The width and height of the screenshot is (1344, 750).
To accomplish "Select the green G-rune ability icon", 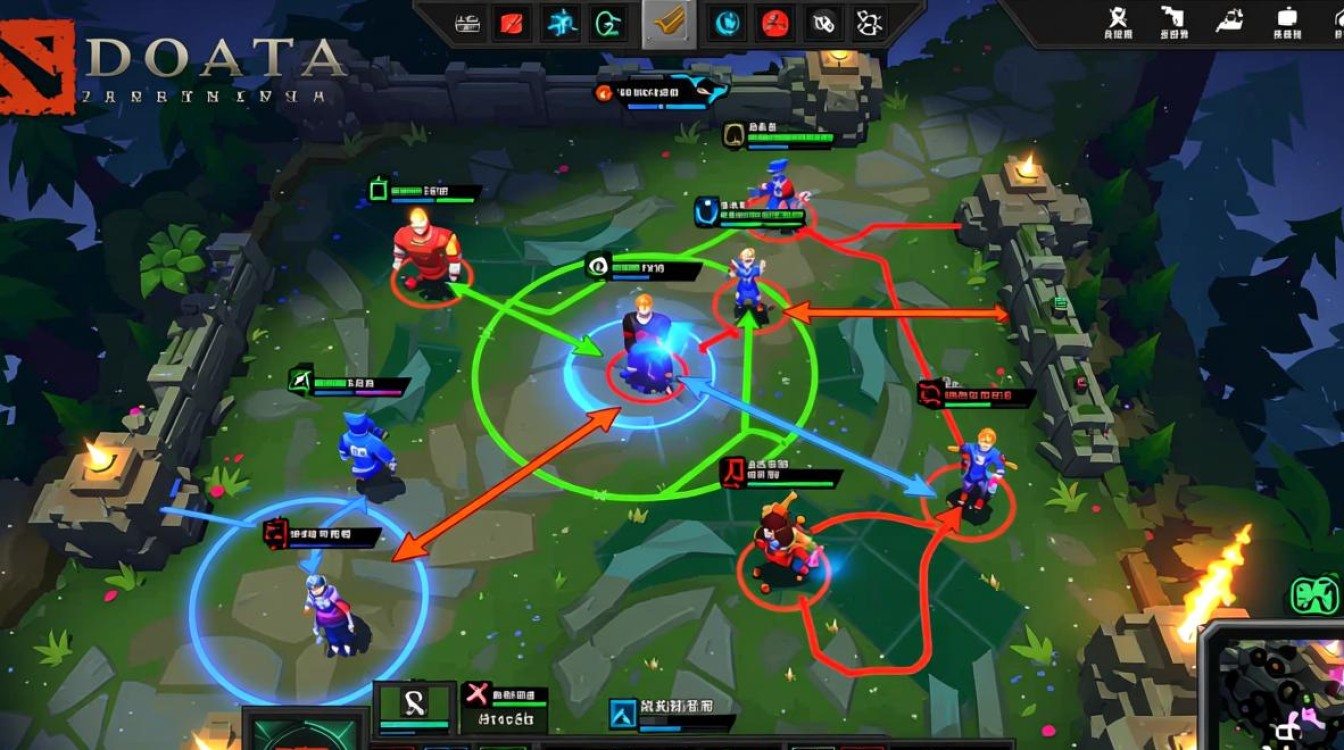I will (x=609, y=23).
